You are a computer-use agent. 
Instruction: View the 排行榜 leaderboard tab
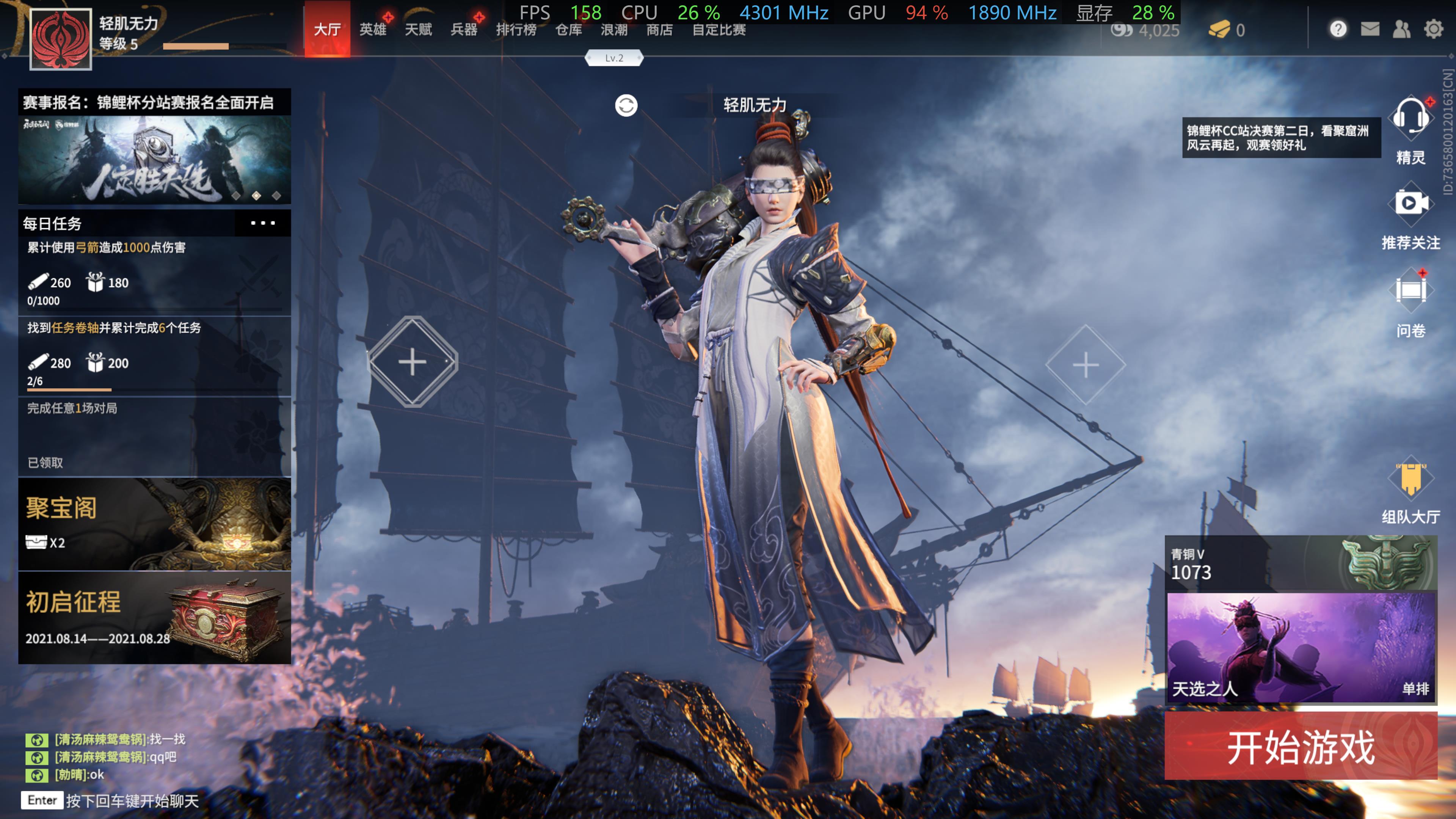coord(516,30)
